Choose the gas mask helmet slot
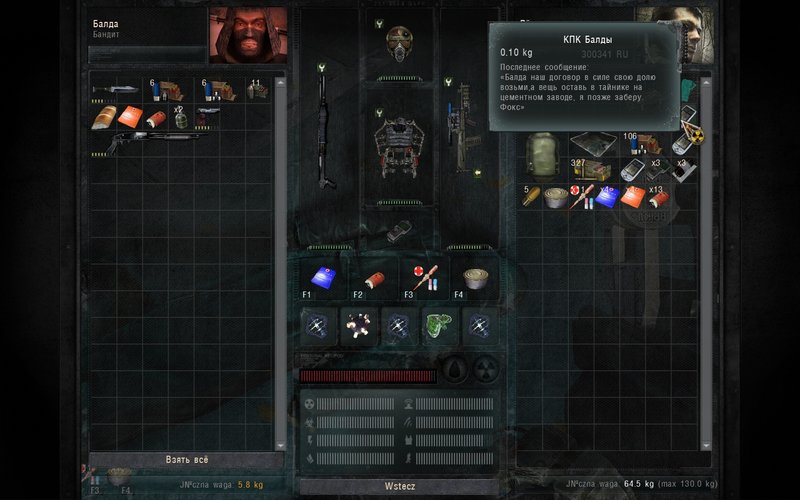 (x=400, y=42)
